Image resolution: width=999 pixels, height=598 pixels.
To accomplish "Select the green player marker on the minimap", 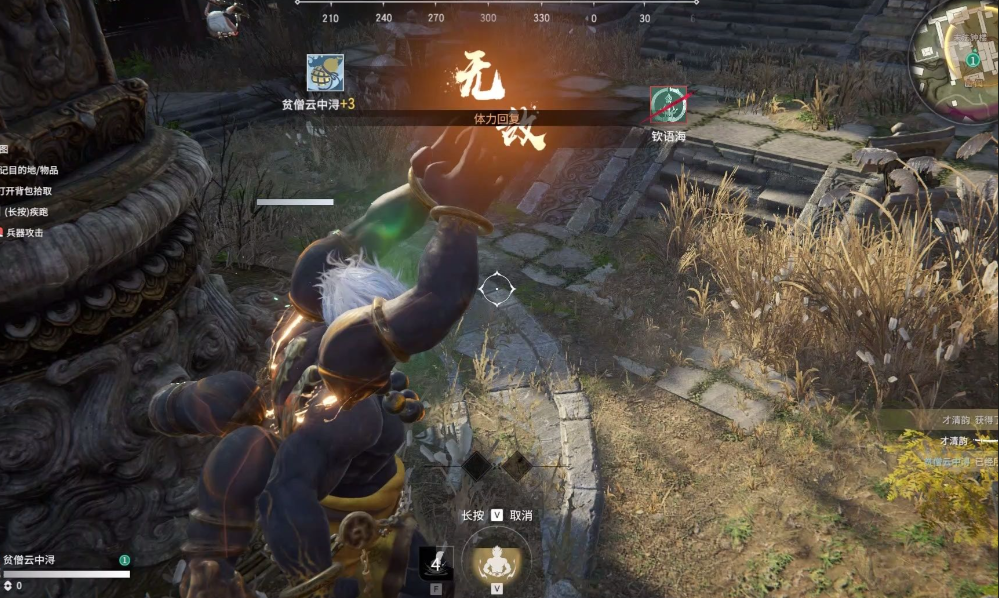I will tap(972, 60).
